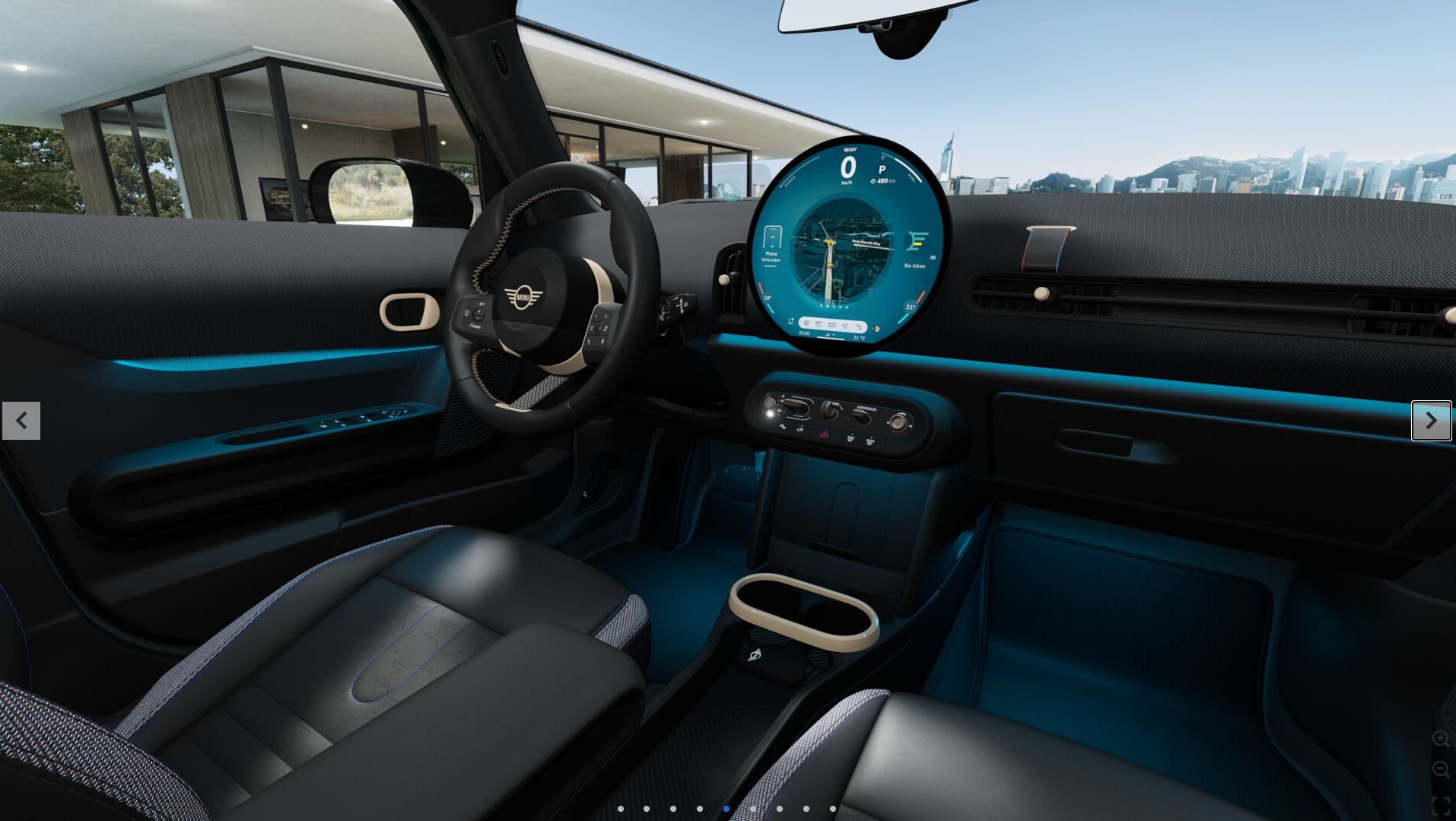Zoom in with the plus magnifier icon
Image resolution: width=1456 pixels, height=821 pixels.
(1440, 738)
